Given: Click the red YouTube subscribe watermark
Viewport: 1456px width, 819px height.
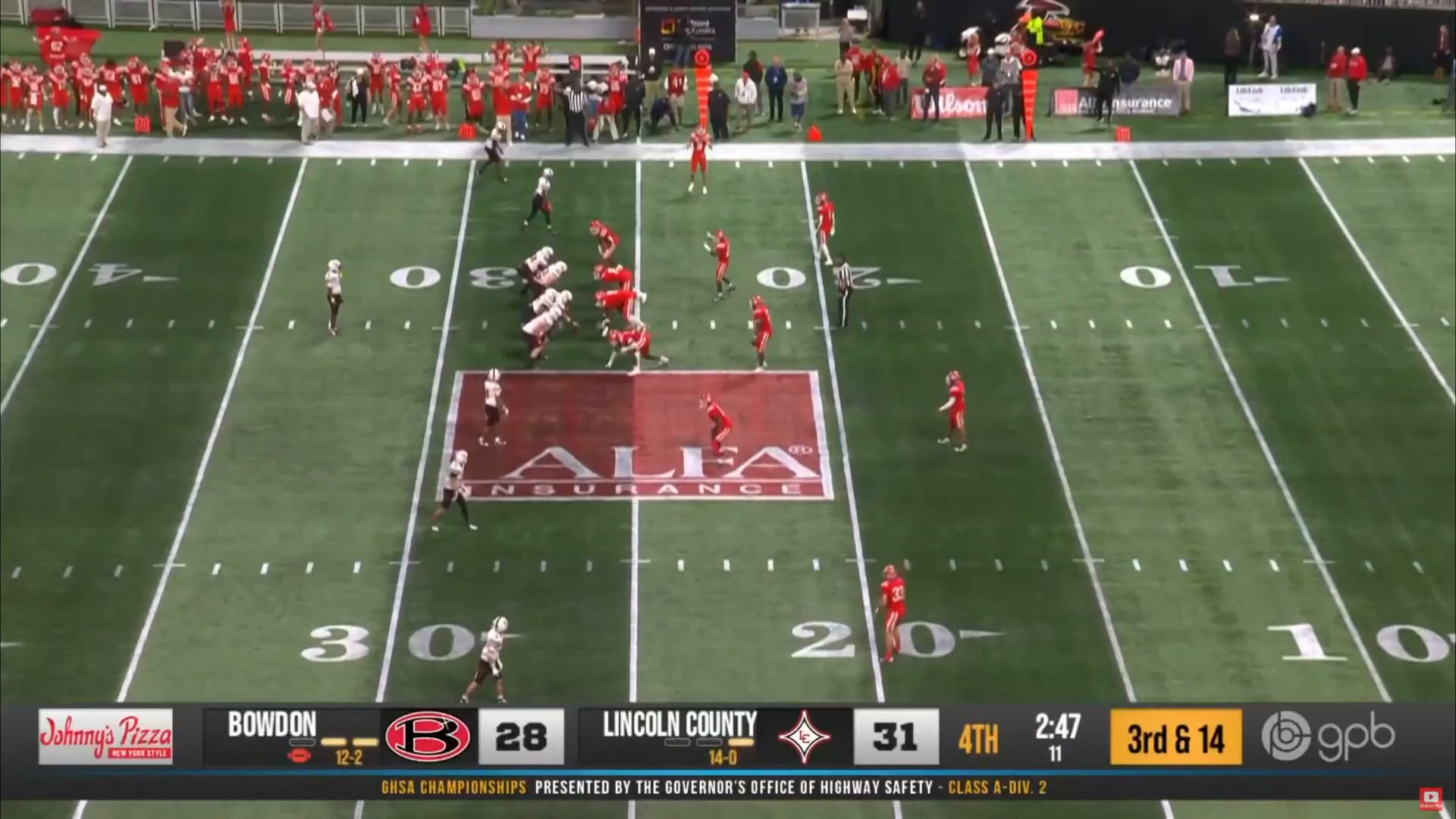Looking at the screenshot, I should pos(1431,798).
